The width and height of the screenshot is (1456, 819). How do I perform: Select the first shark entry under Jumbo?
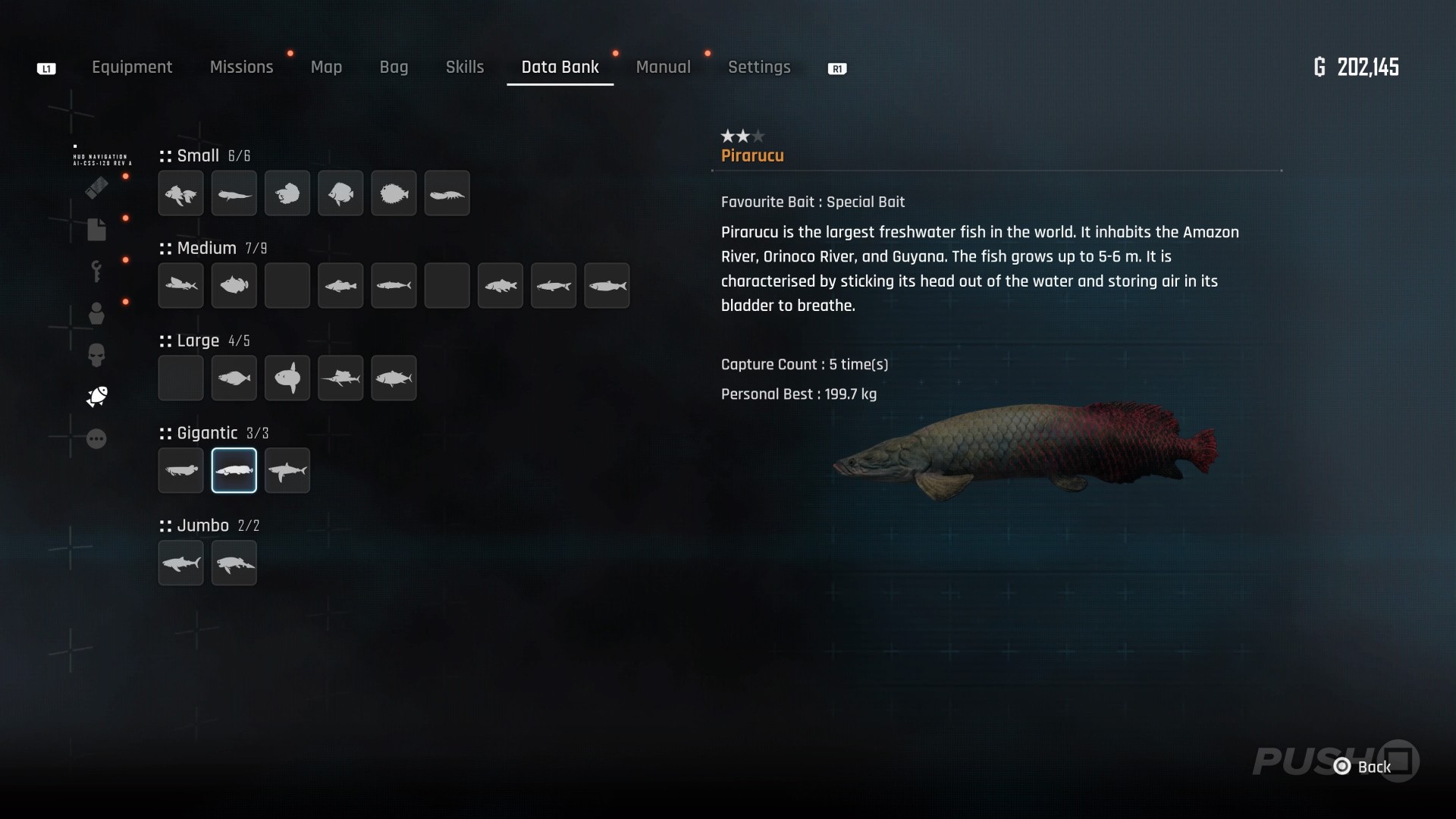tap(180, 563)
